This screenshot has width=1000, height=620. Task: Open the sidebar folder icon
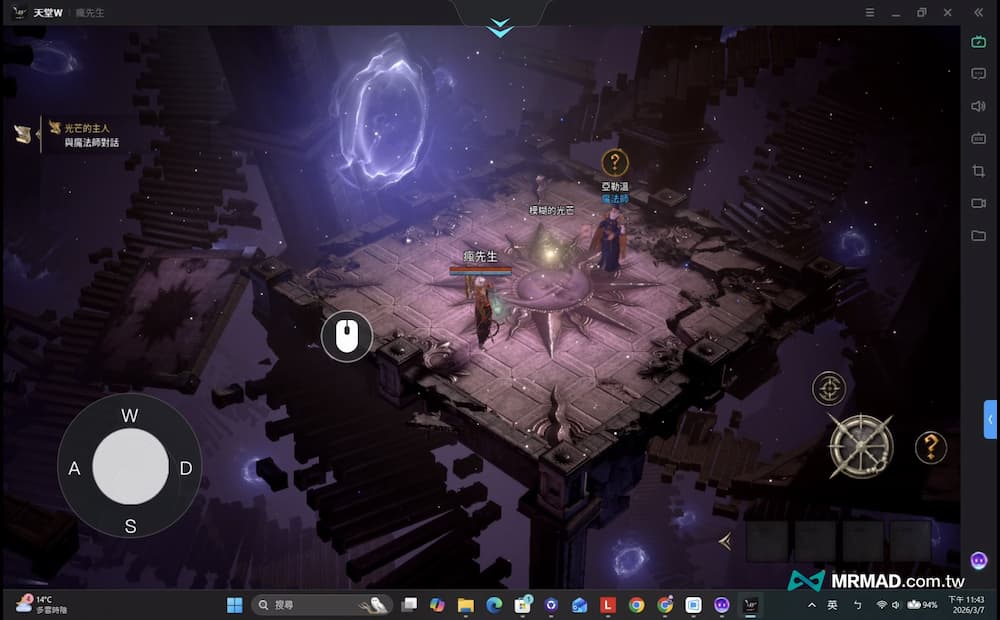(979, 236)
